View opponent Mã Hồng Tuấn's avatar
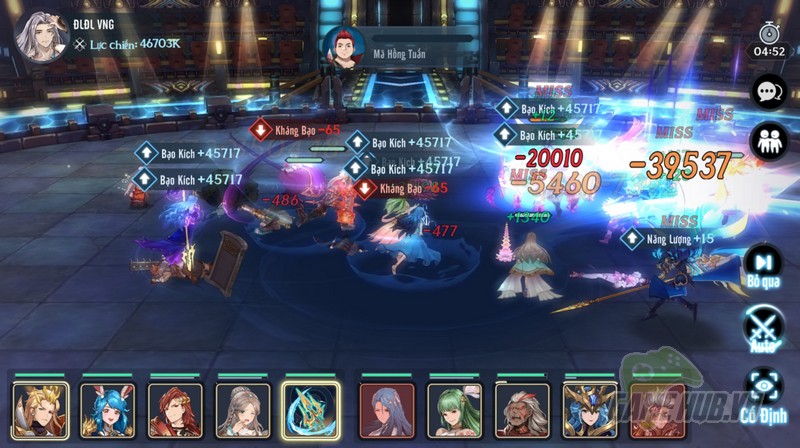The width and height of the screenshot is (800, 448). coord(343,47)
